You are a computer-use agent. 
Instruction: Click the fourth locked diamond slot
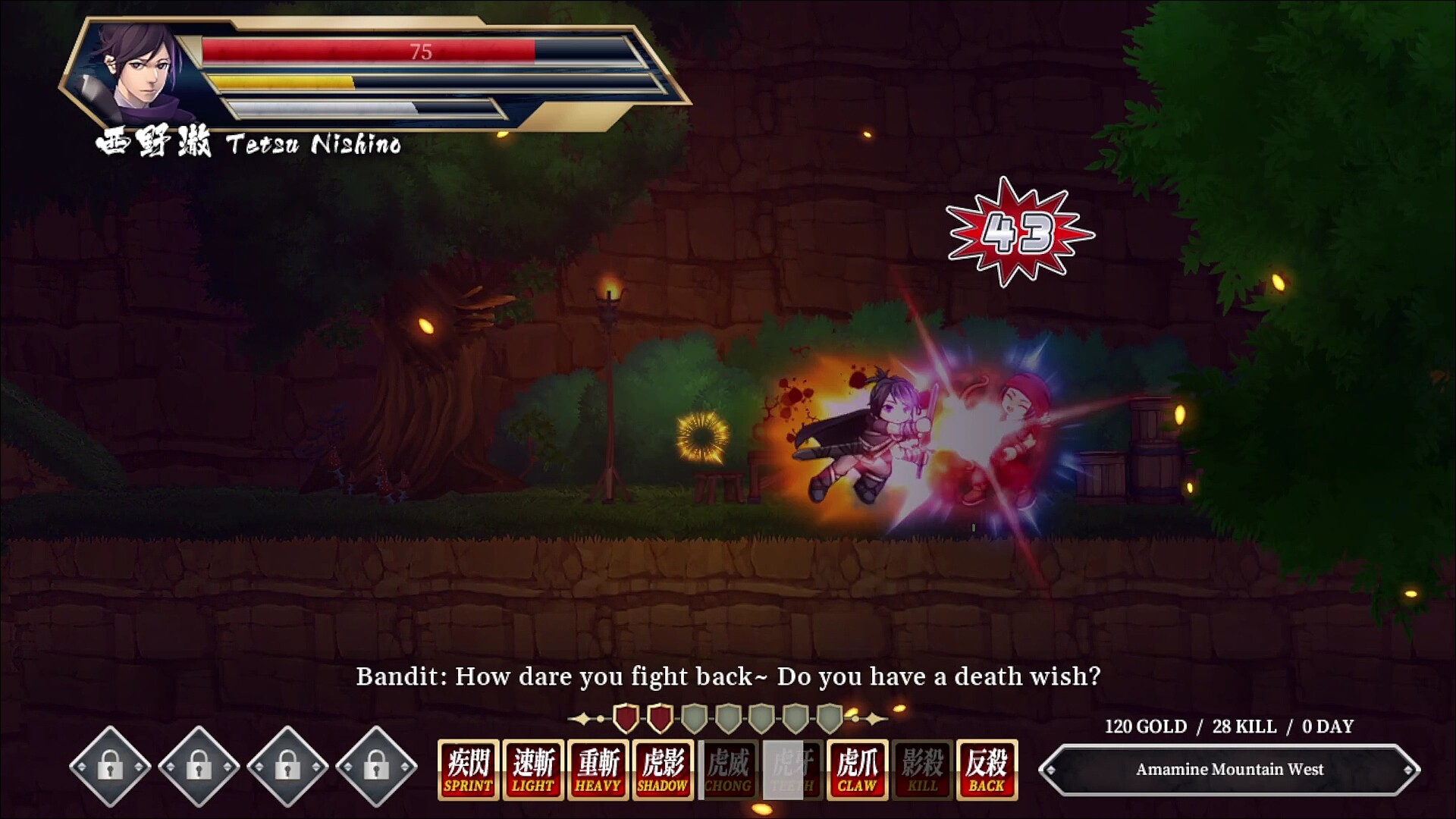pos(375,767)
